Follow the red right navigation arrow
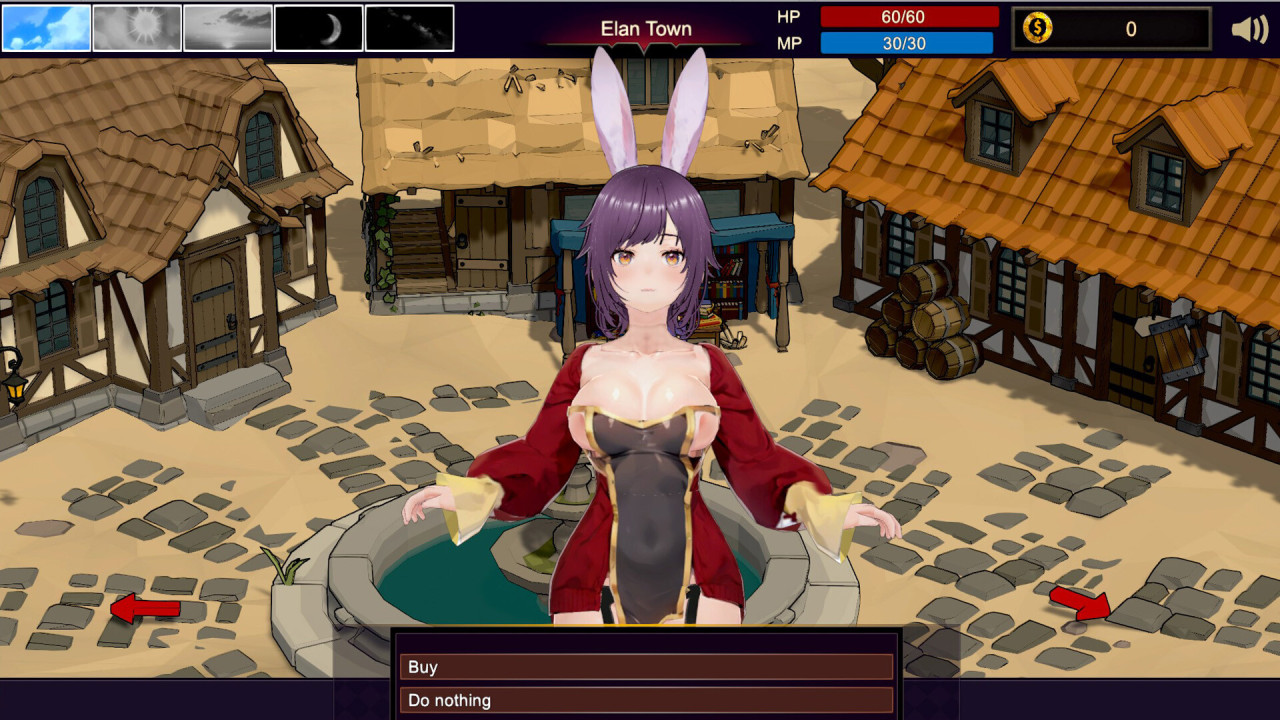The width and height of the screenshot is (1280, 720). tap(1080, 602)
